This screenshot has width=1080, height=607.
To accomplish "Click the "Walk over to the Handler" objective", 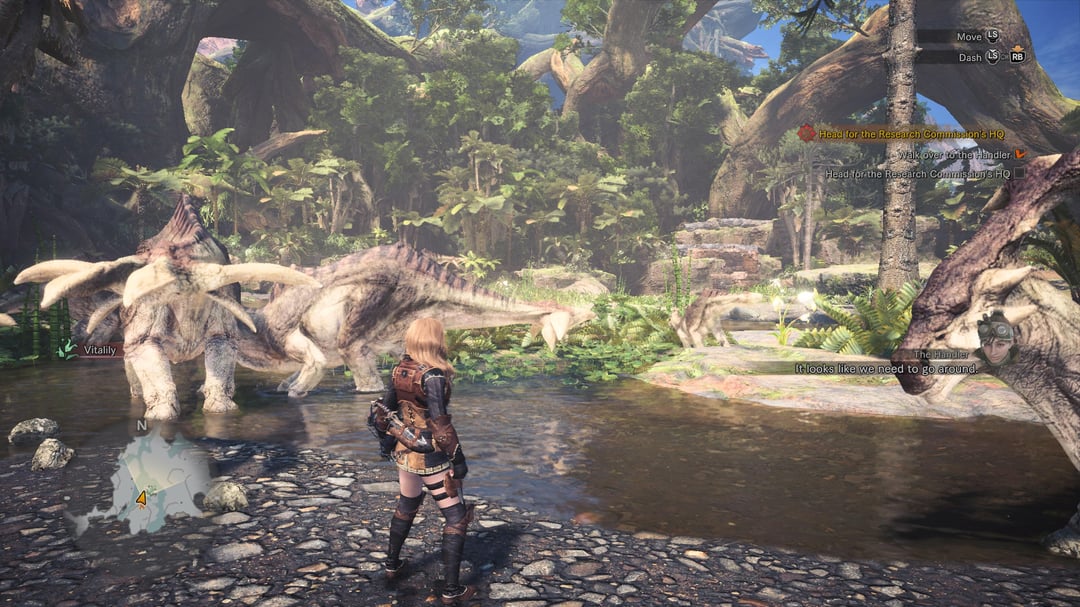I will 954,154.
